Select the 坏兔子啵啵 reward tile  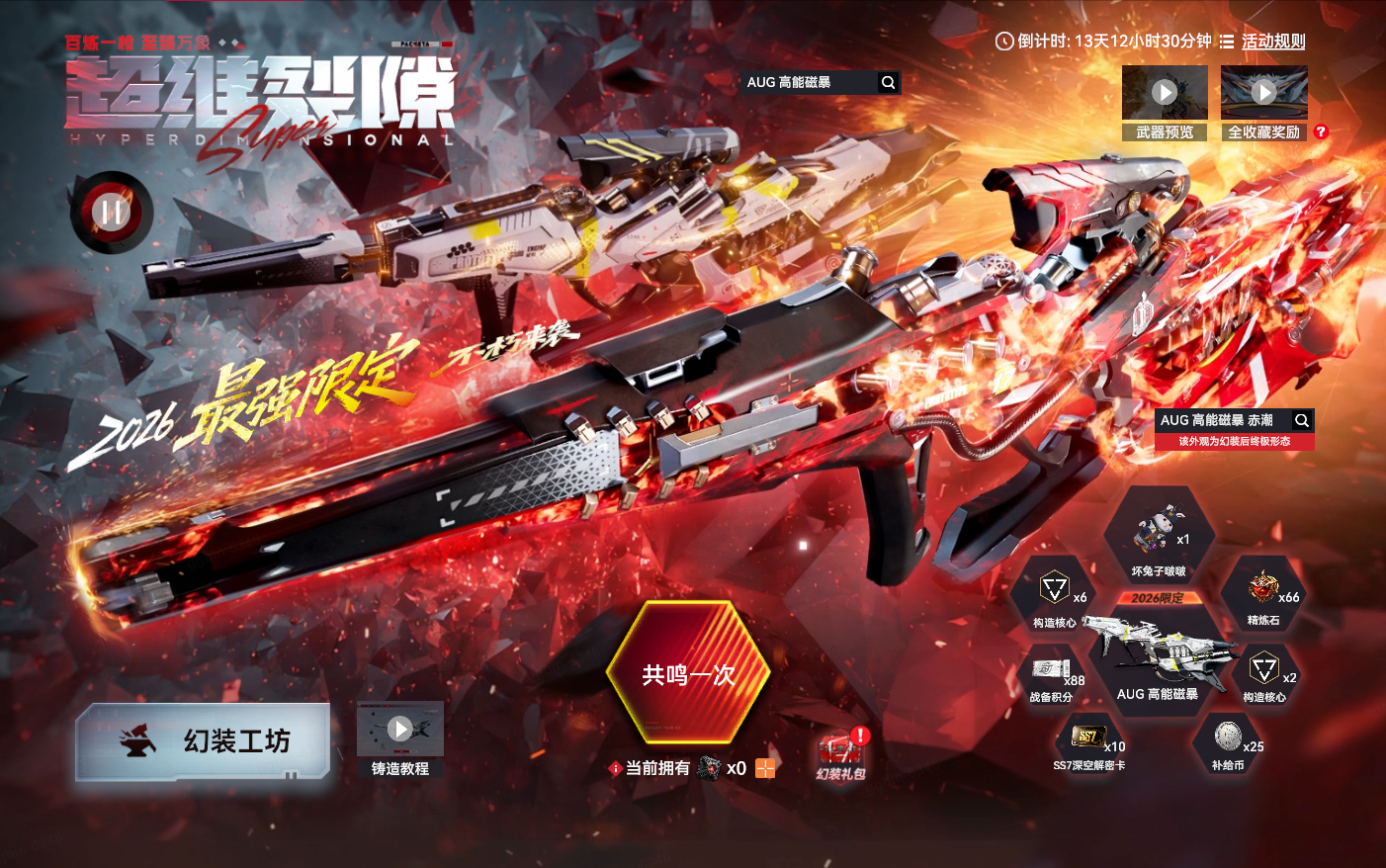1159,537
